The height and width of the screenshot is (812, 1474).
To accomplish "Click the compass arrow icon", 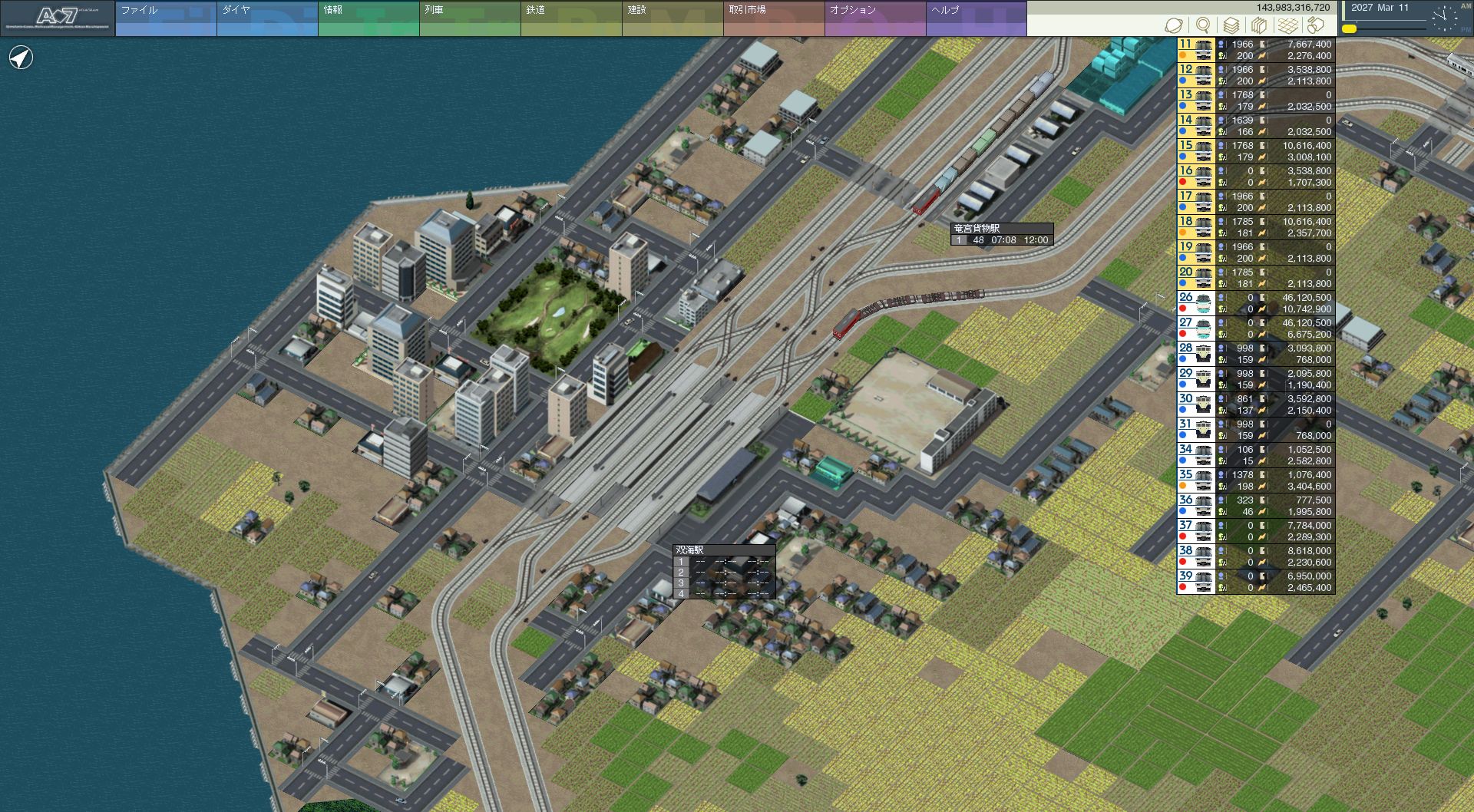I will [x=21, y=58].
